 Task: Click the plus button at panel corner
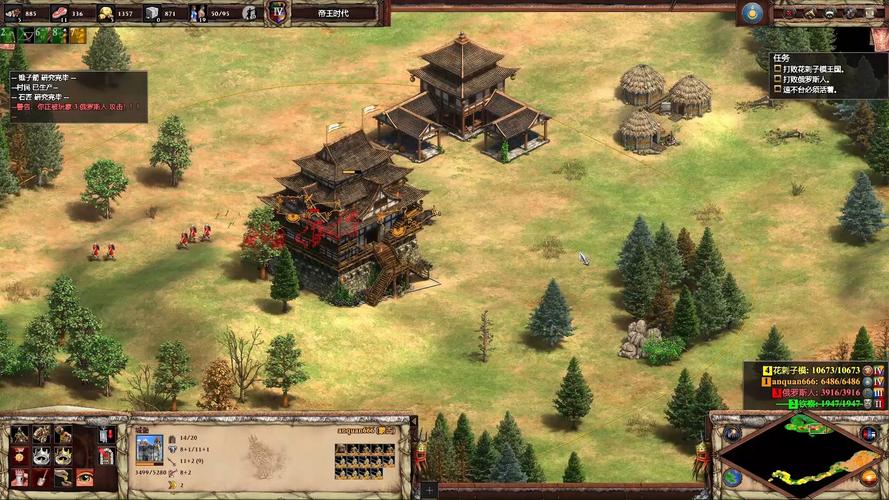click(x=429, y=490)
